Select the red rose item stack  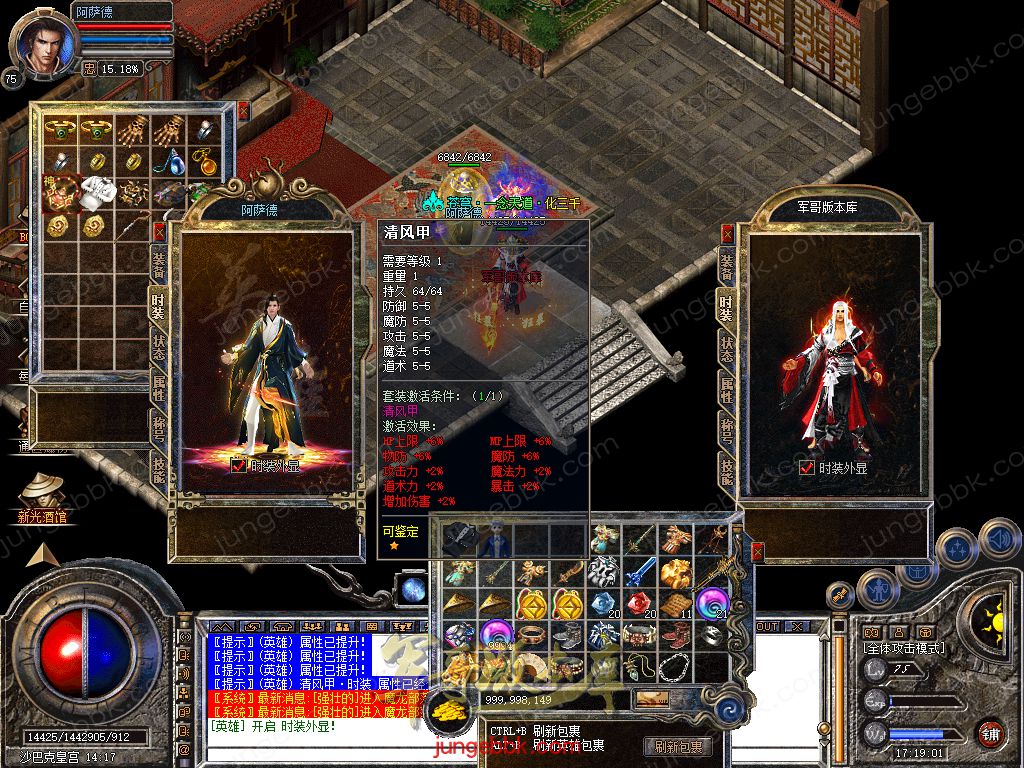tap(638, 605)
